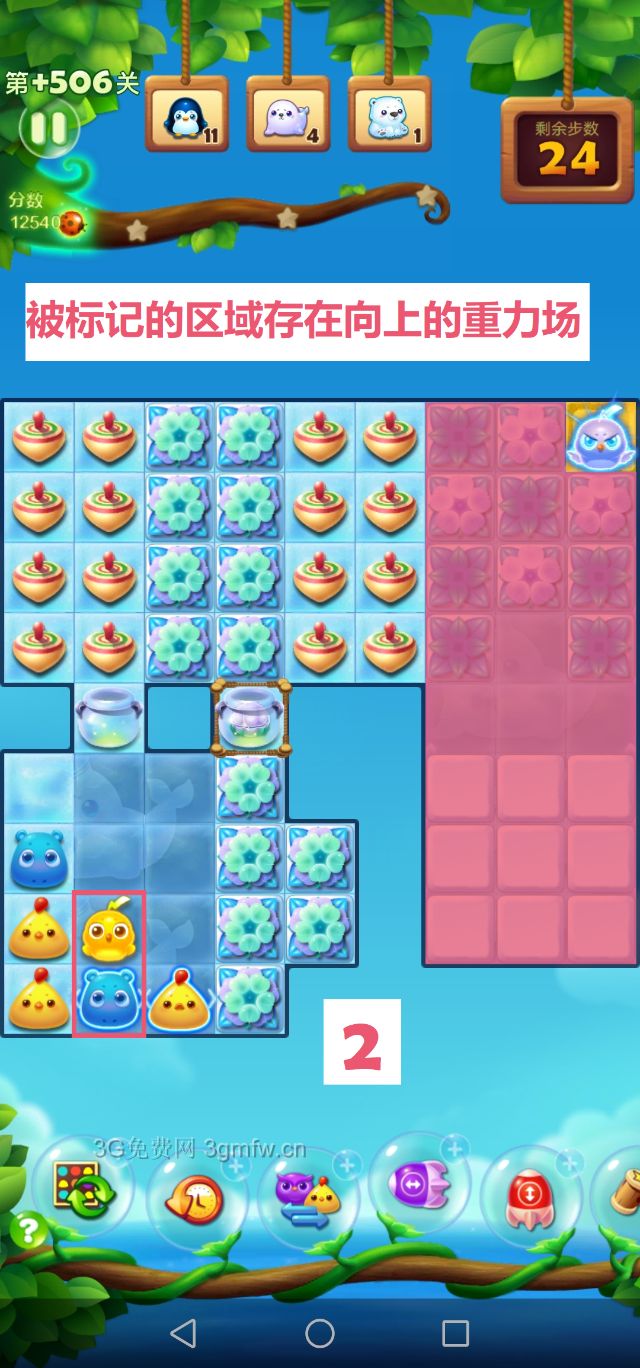Use the clock undo-move booster
Image resolution: width=640 pixels, height=1368 pixels.
coord(197,1197)
